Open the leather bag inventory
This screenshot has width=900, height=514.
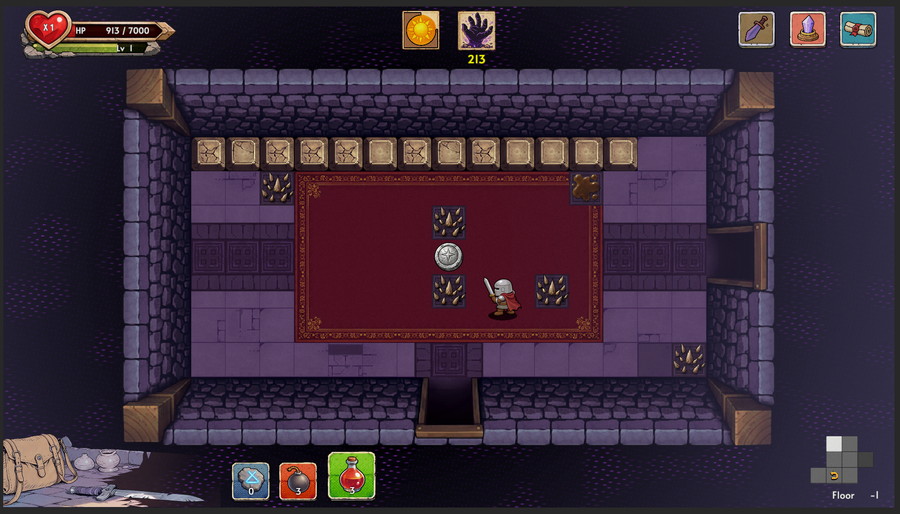coord(30,468)
